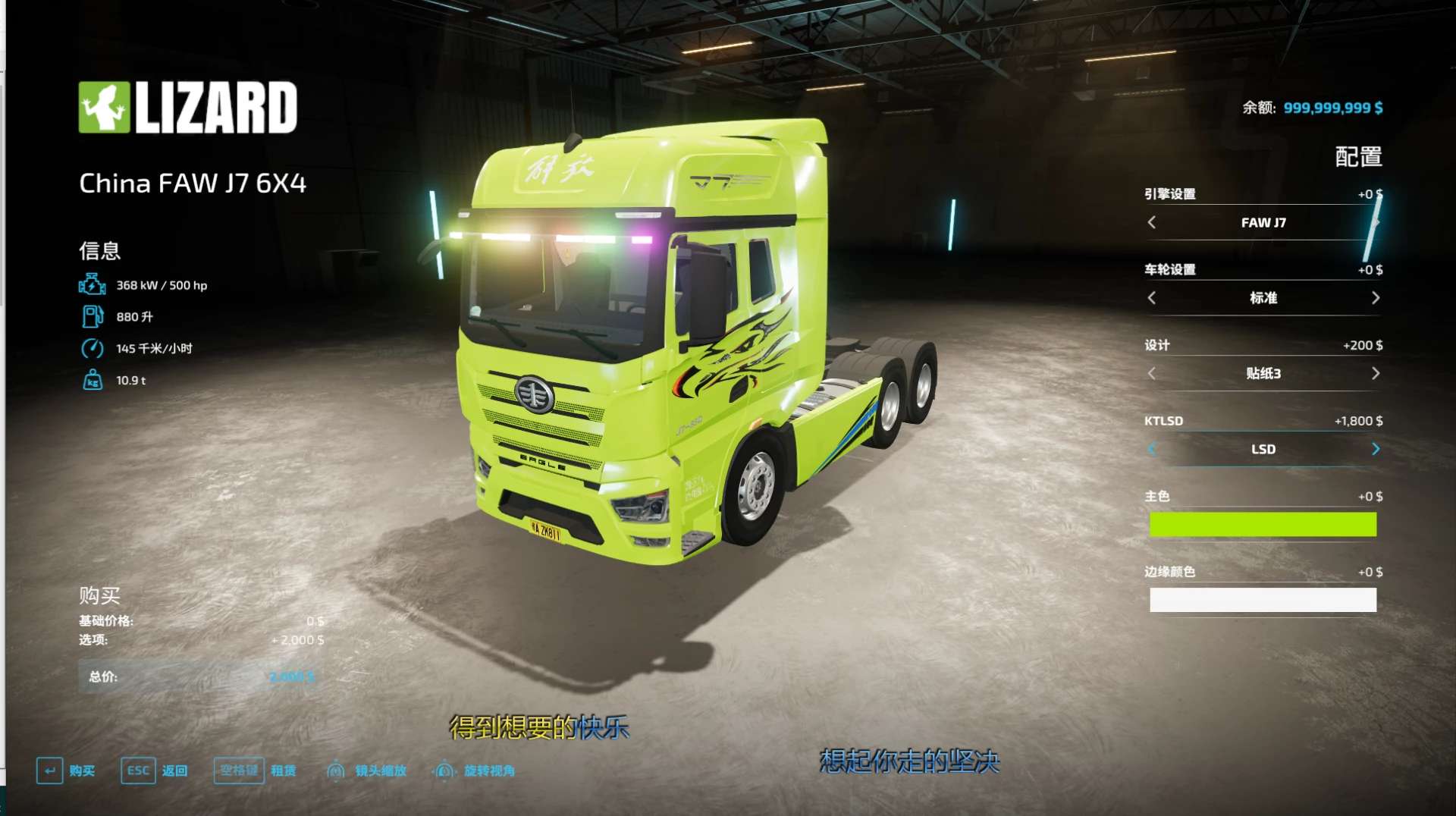Open the green main color (主色) swatch

1263,524
